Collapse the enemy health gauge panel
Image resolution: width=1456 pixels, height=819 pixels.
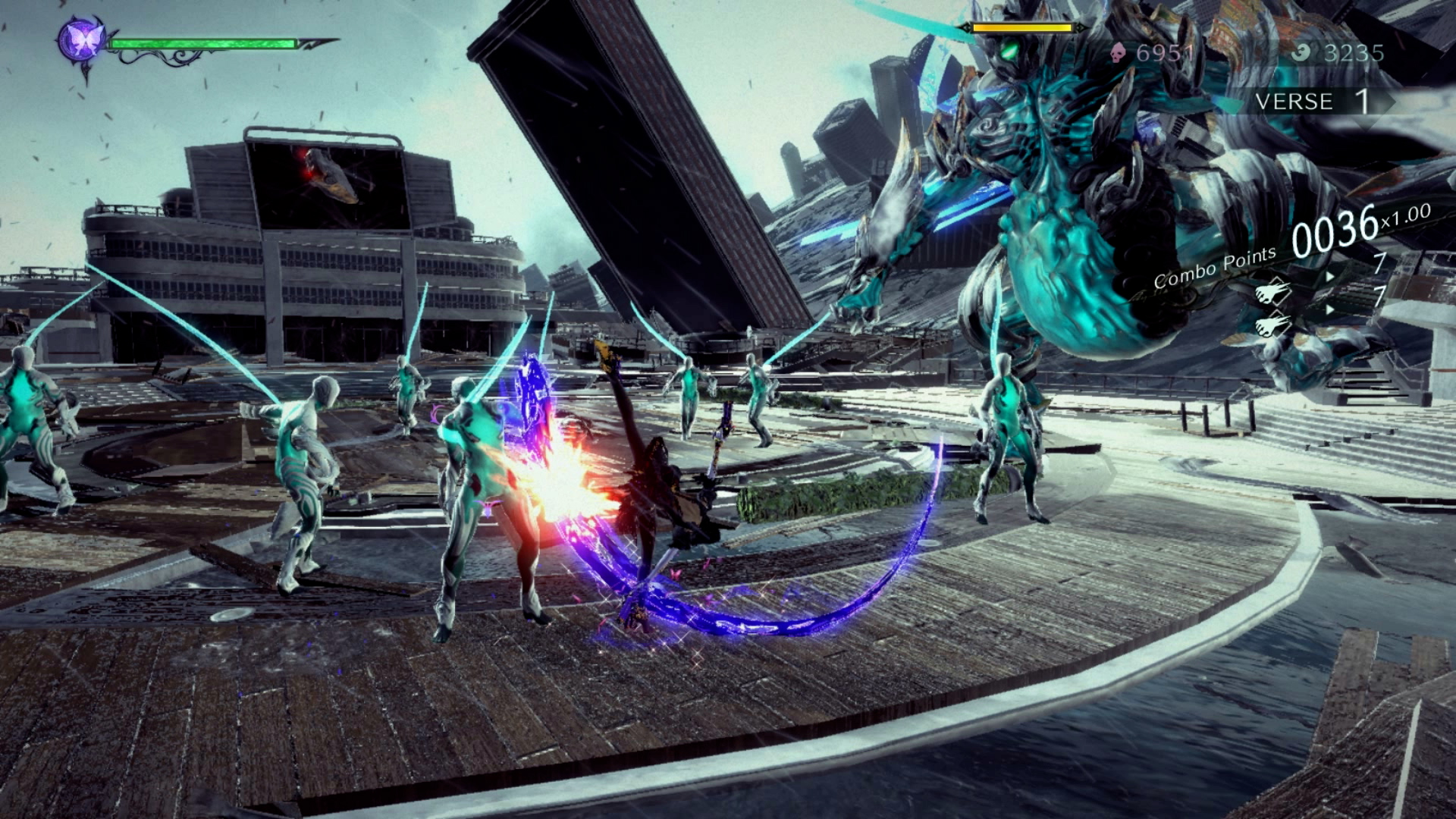[x=1022, y=27]
